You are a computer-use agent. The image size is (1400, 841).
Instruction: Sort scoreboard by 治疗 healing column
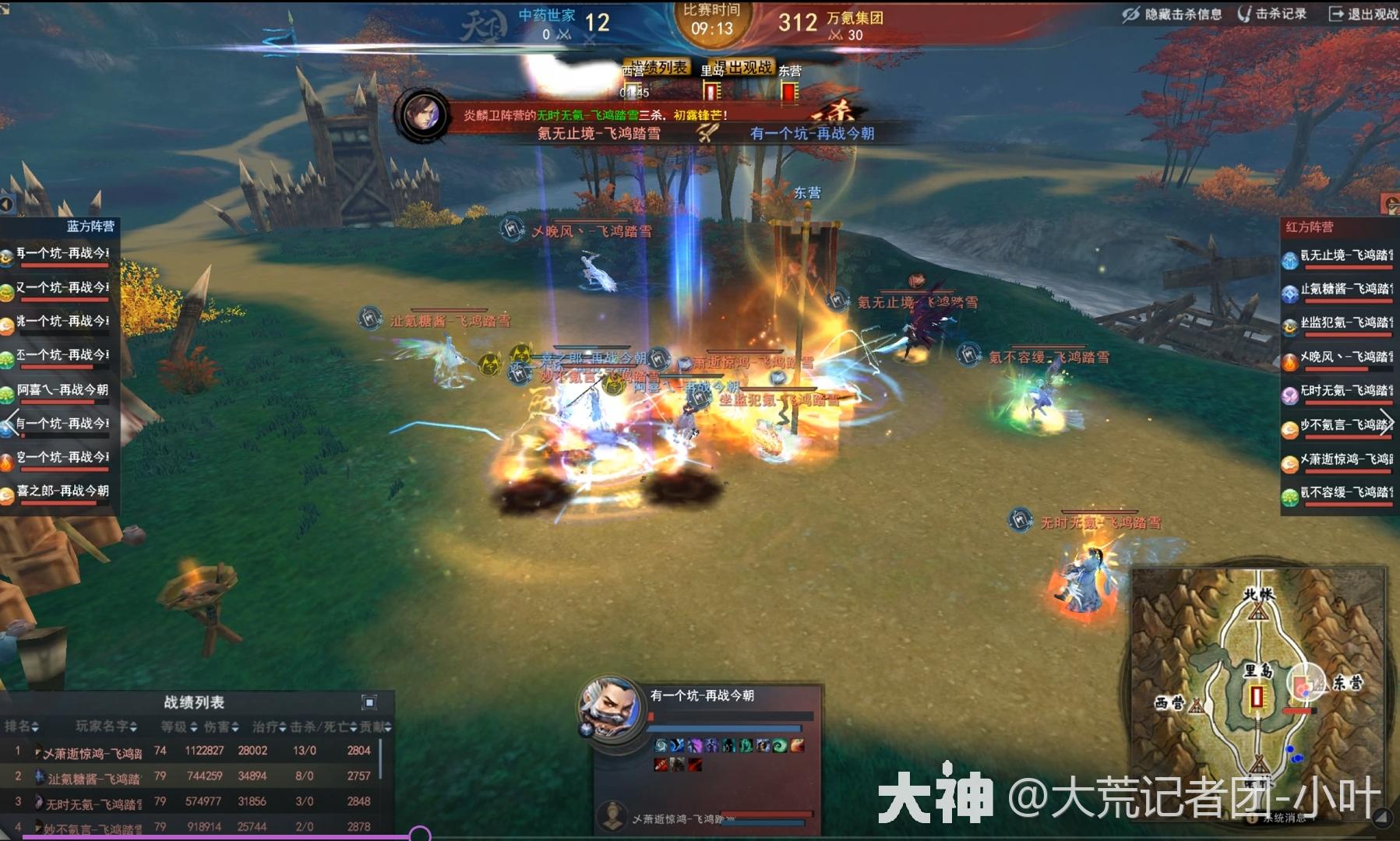[269, 727]
